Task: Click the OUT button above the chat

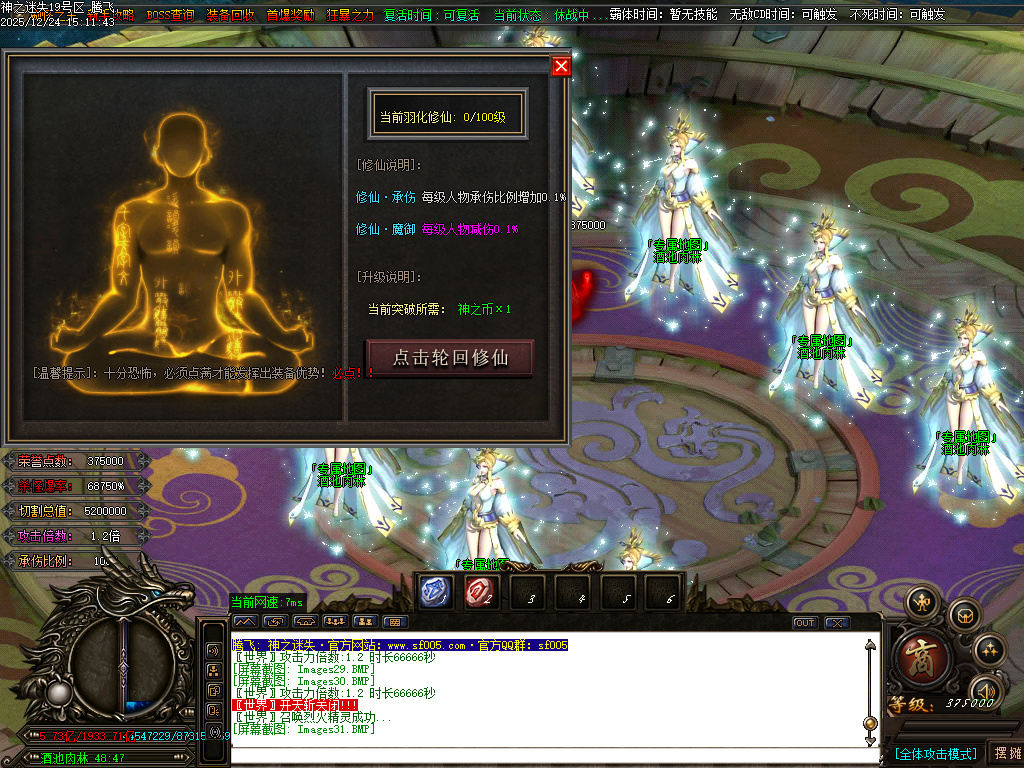Action: point(805,622)
